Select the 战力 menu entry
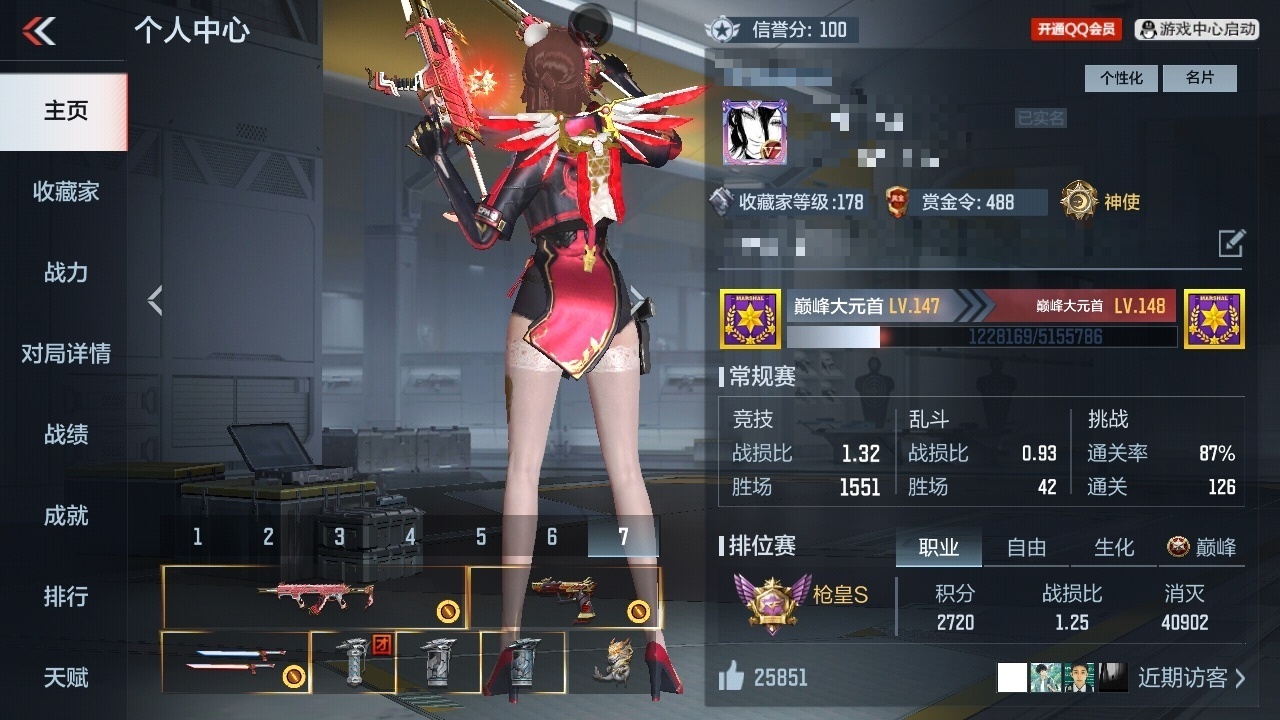The image size is (1280, 720). [66, 272]
